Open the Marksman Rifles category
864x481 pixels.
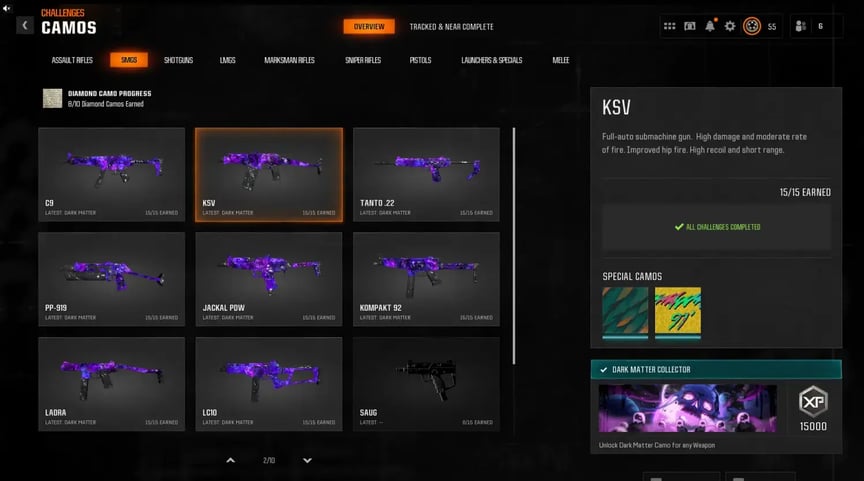pos(289,60)
